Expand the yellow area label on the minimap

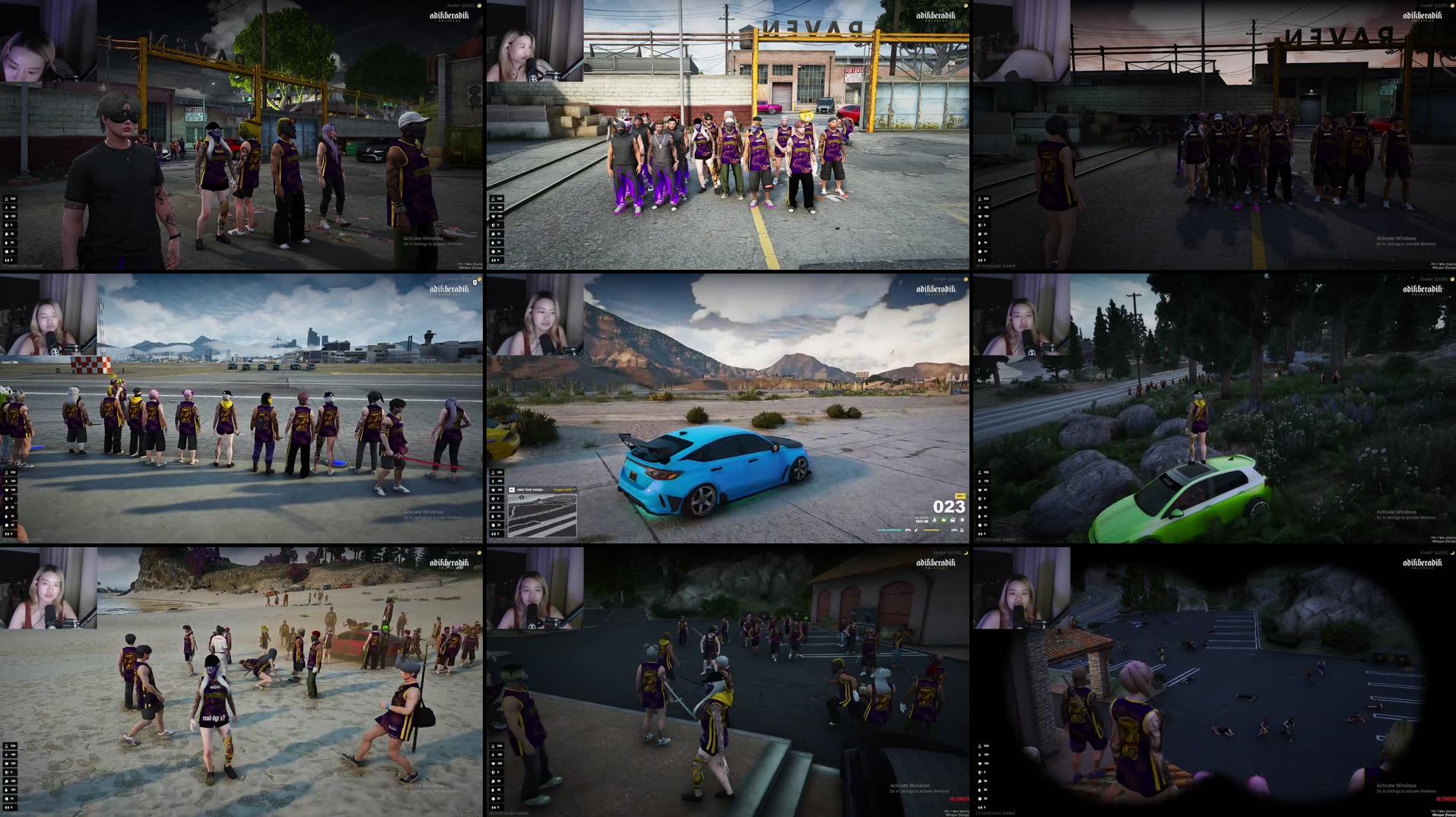[x=564, y=489]
